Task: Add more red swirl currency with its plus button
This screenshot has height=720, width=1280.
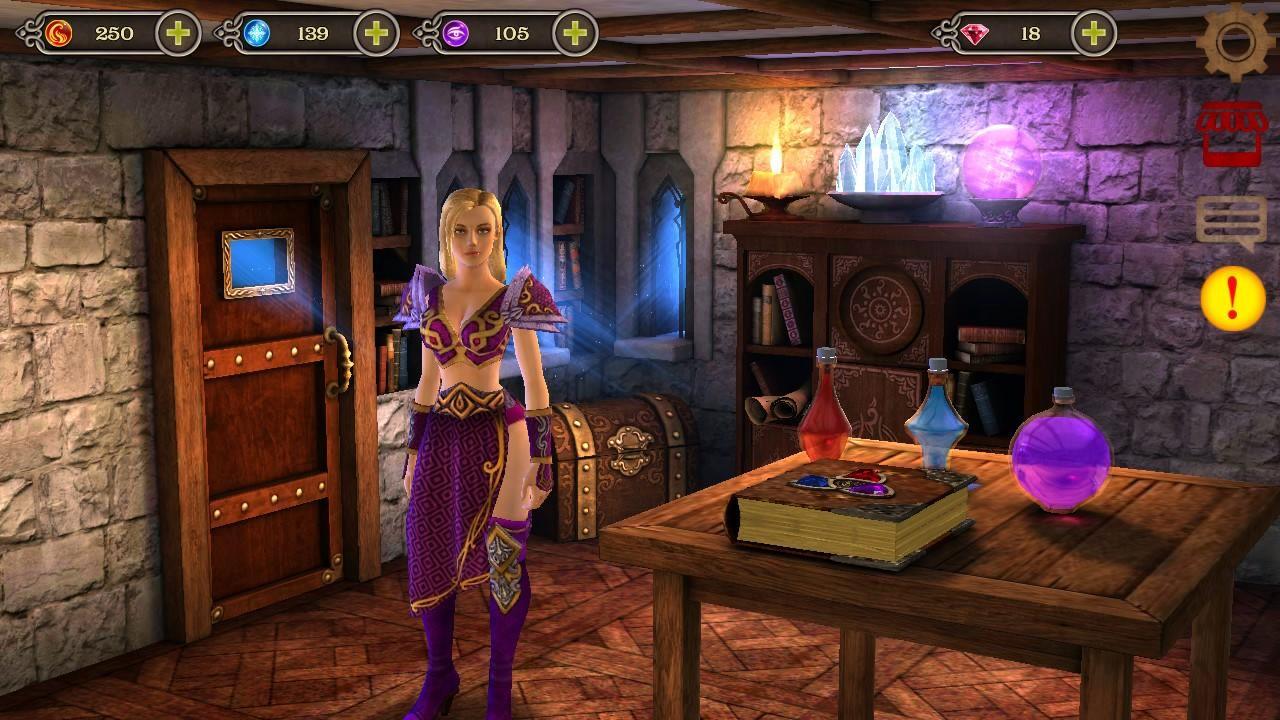Action: [178, 34]
